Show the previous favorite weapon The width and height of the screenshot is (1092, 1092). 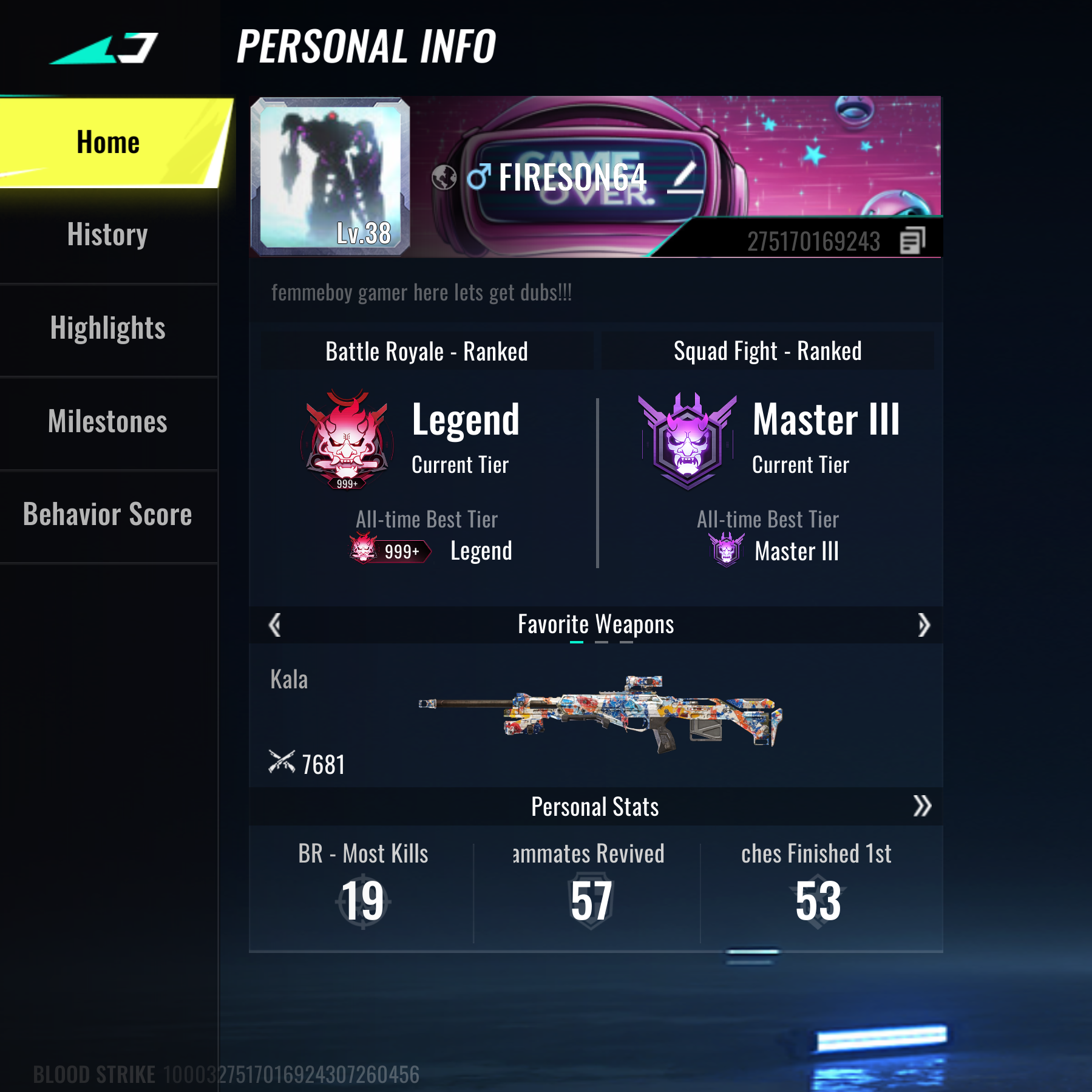(275, 625)
